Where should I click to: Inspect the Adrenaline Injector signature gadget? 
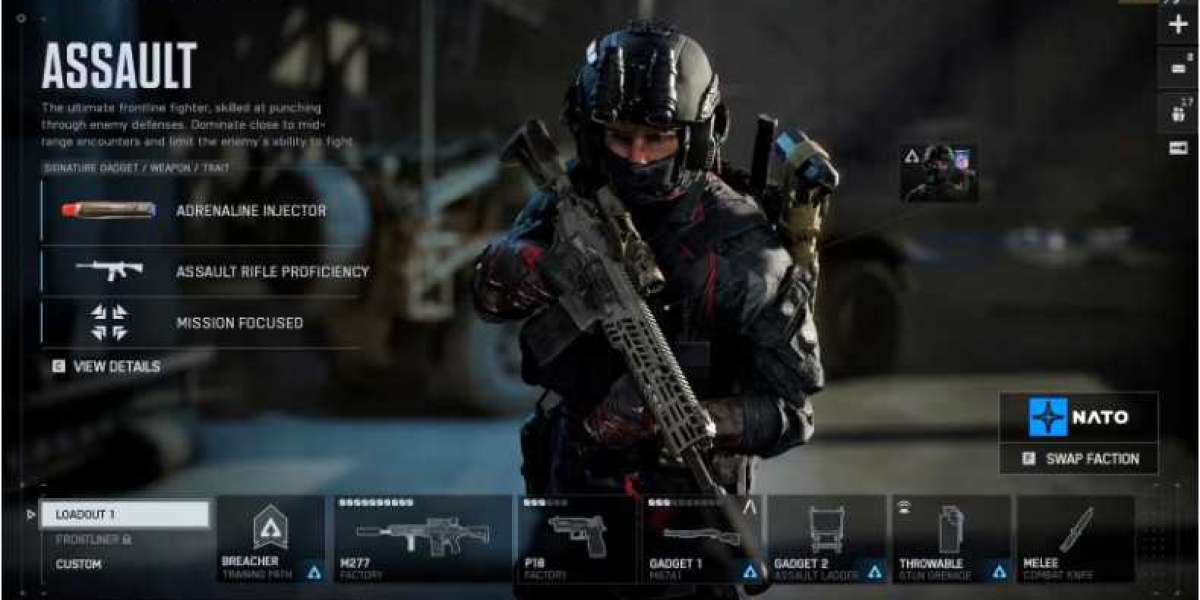pyautogui.click(x=200, y=211)
